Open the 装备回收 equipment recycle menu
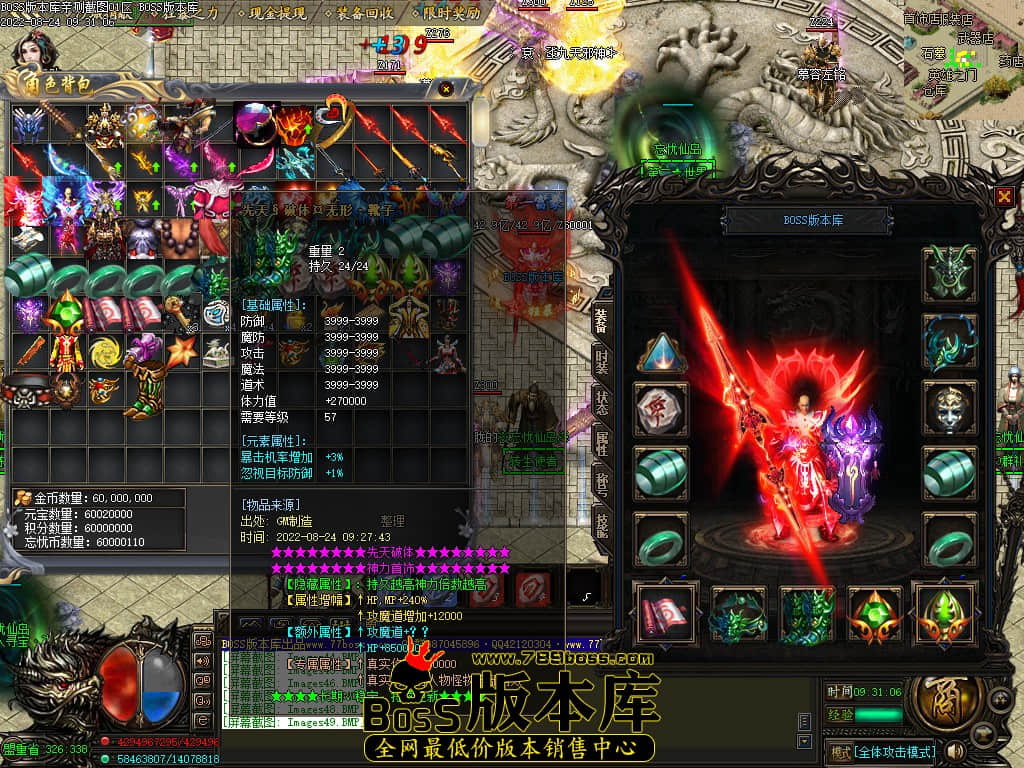Viewport: 1024px width, 768px height. (365, 14)
